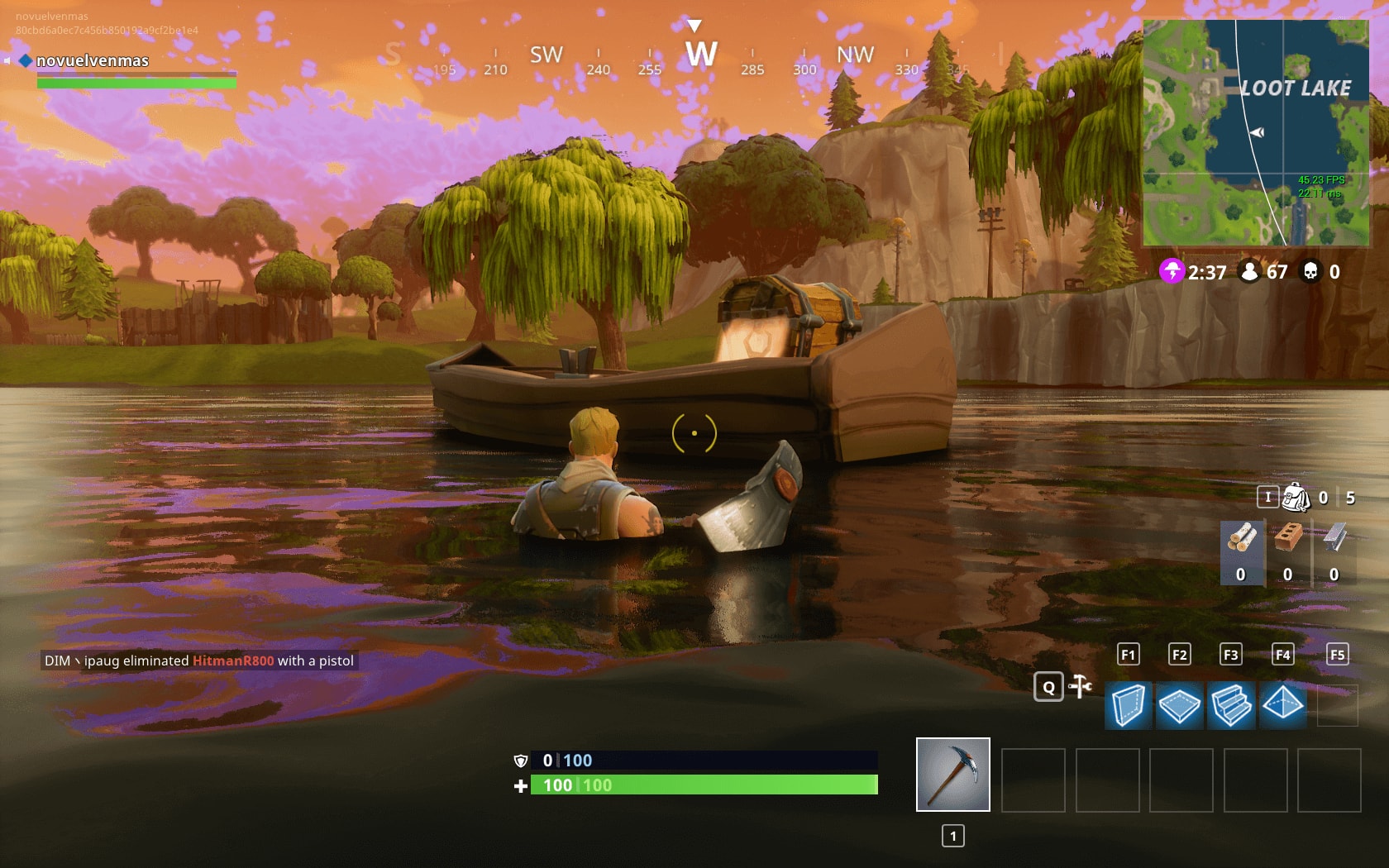Open the backpack inventory icon

coord(1295,498)
